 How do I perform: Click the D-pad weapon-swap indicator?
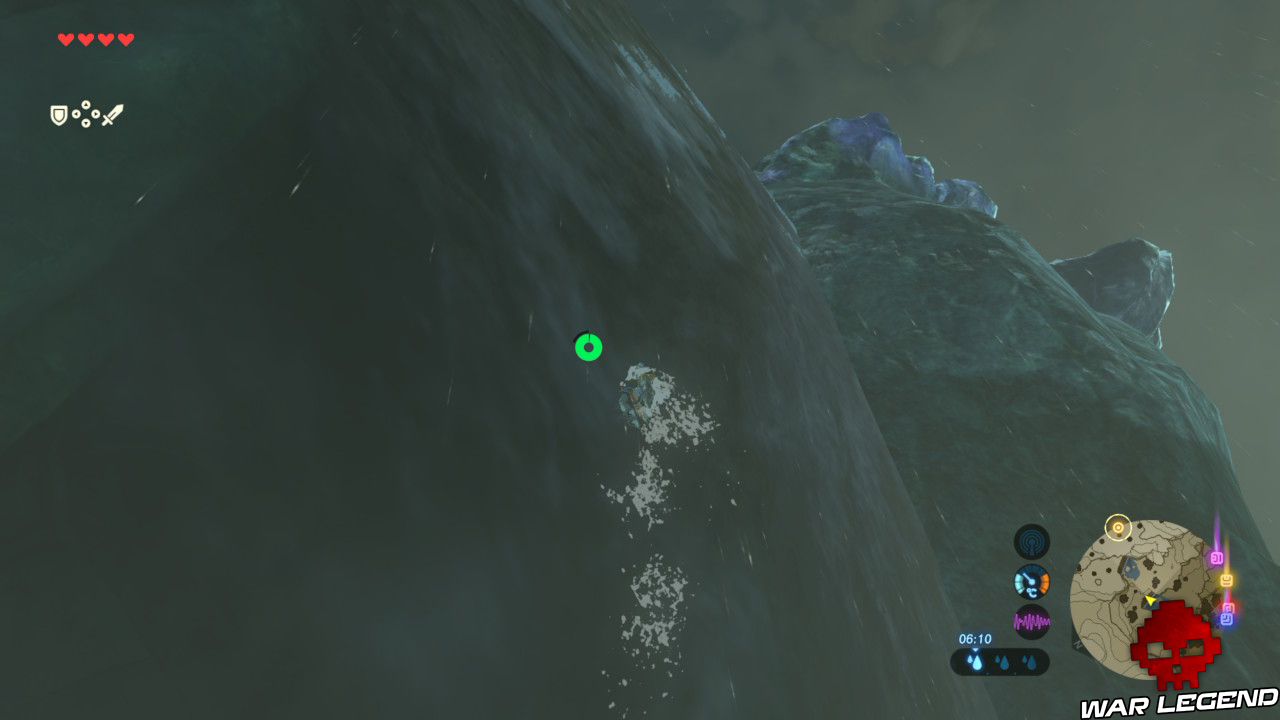85,114
